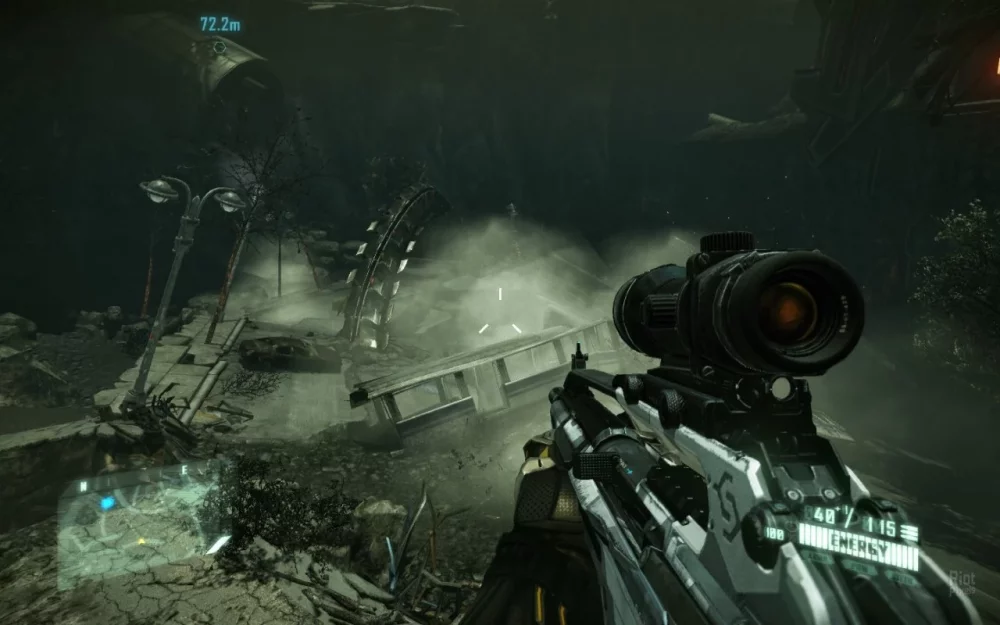The height and width of the screenshot is (625, 1000).
Task: Select the blue objective marker on the minimap
Action: (107, 503)
